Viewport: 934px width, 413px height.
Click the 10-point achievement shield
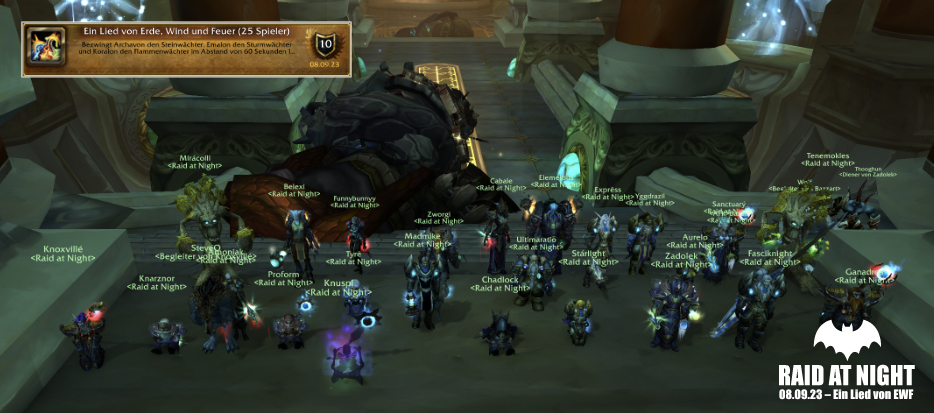(x=324, y=44)
